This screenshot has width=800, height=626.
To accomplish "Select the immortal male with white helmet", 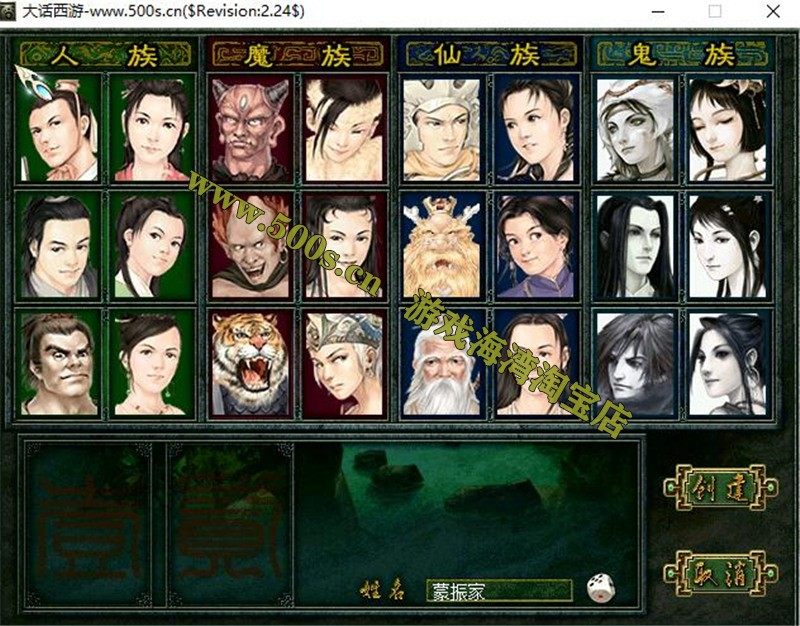I will [442, 128].
